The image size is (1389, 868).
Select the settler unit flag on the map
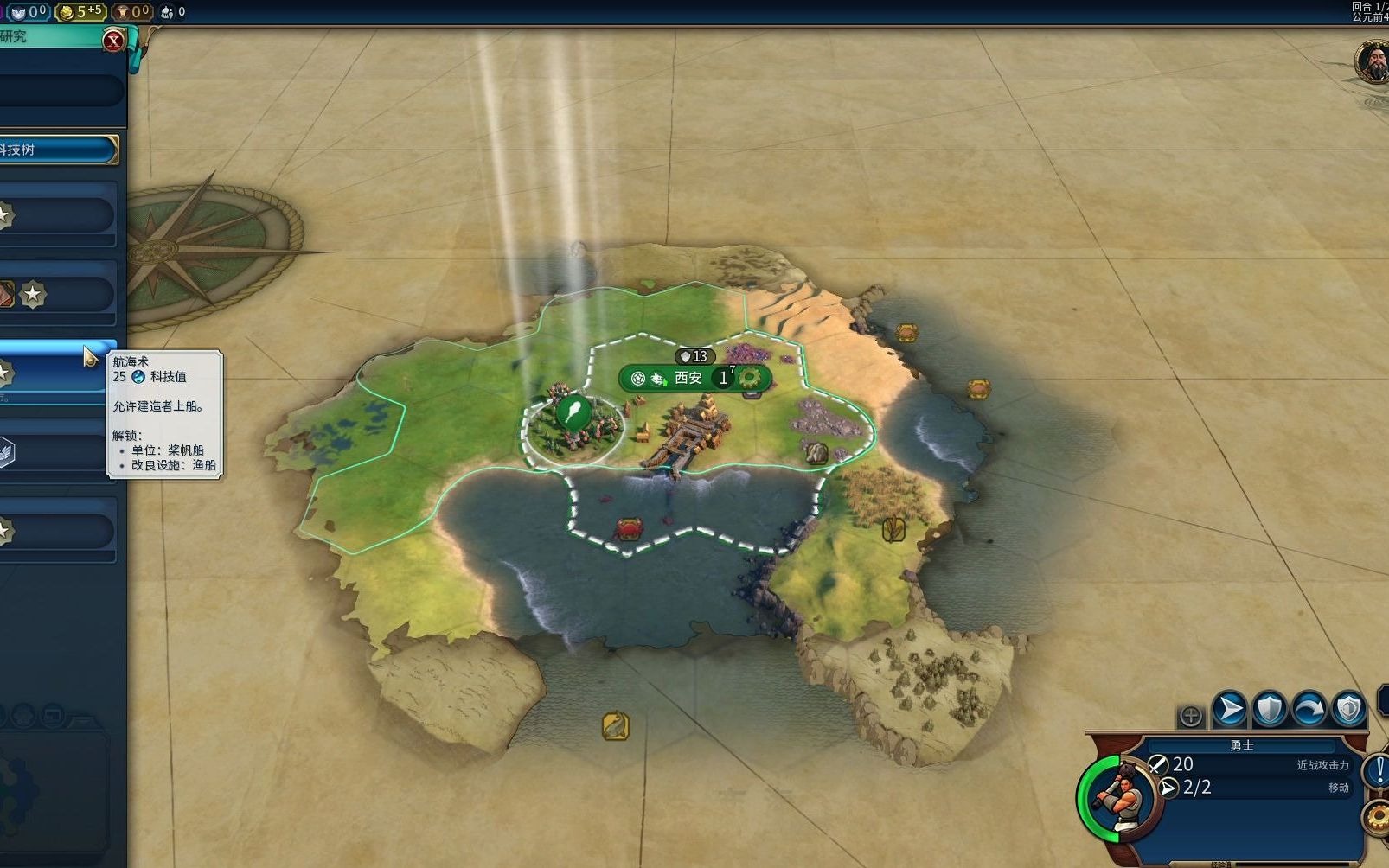click(573, 412)
